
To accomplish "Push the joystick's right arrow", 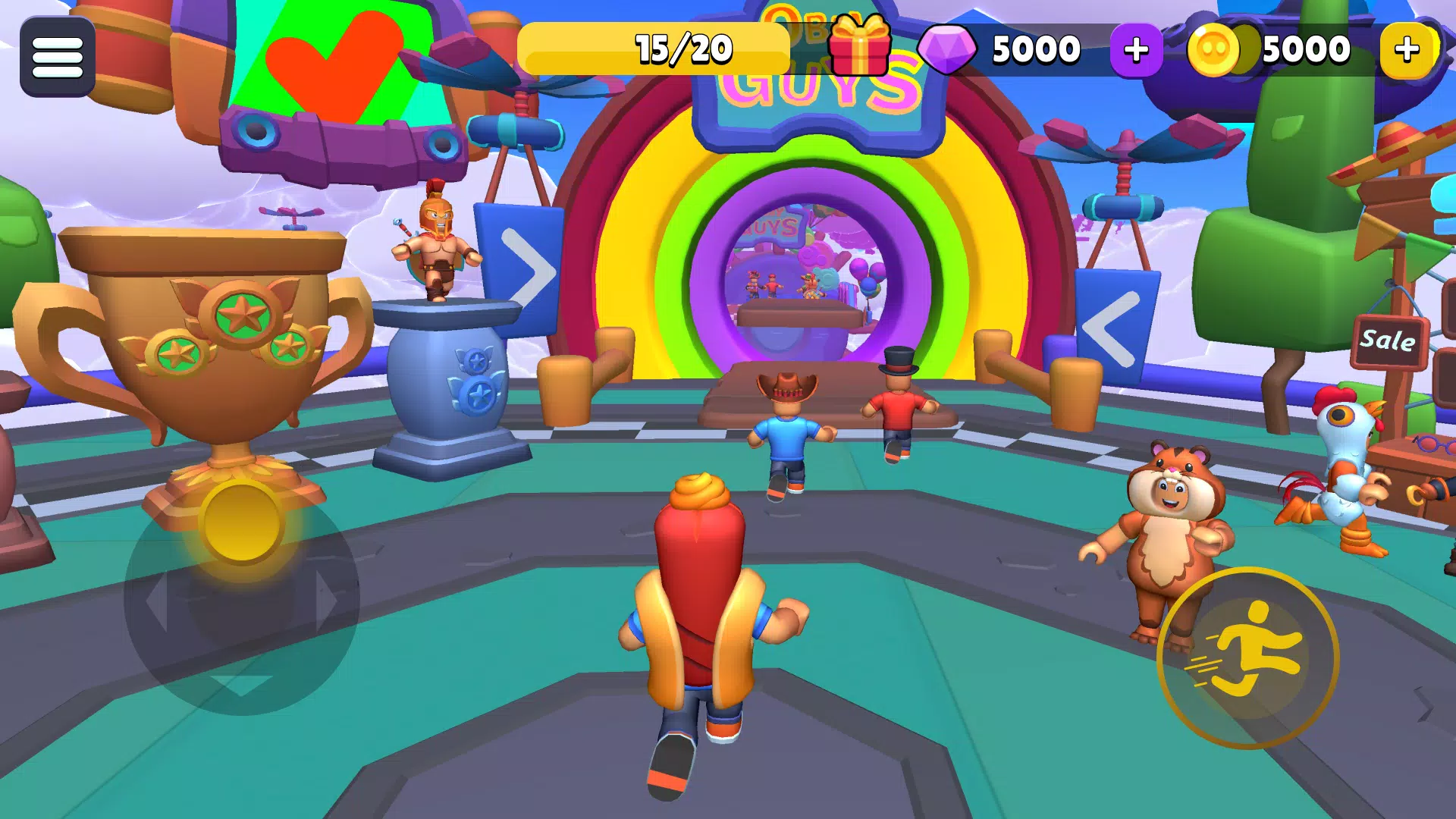I will (327, 601).
